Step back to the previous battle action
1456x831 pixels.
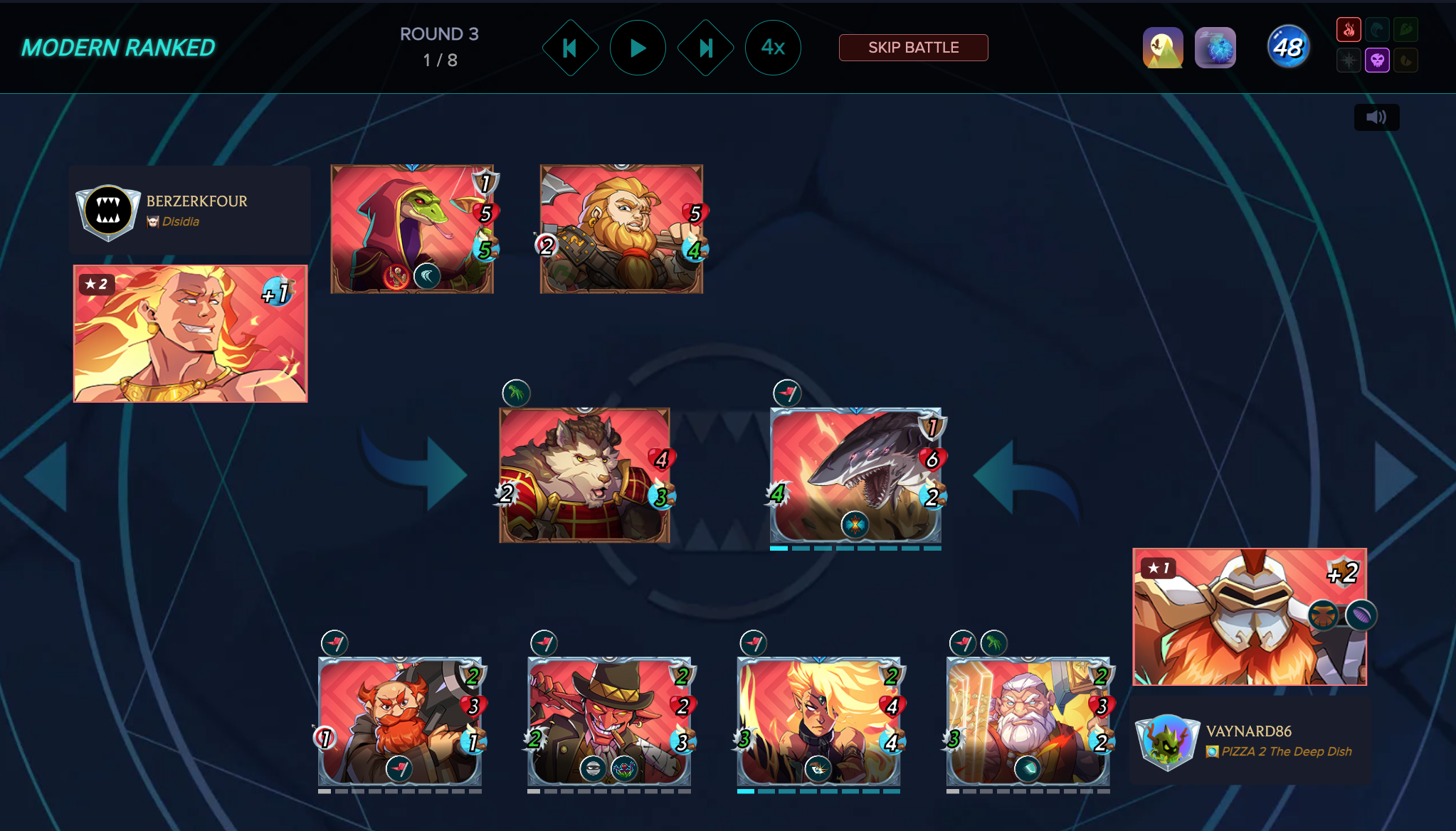click(x=570, y=48)
